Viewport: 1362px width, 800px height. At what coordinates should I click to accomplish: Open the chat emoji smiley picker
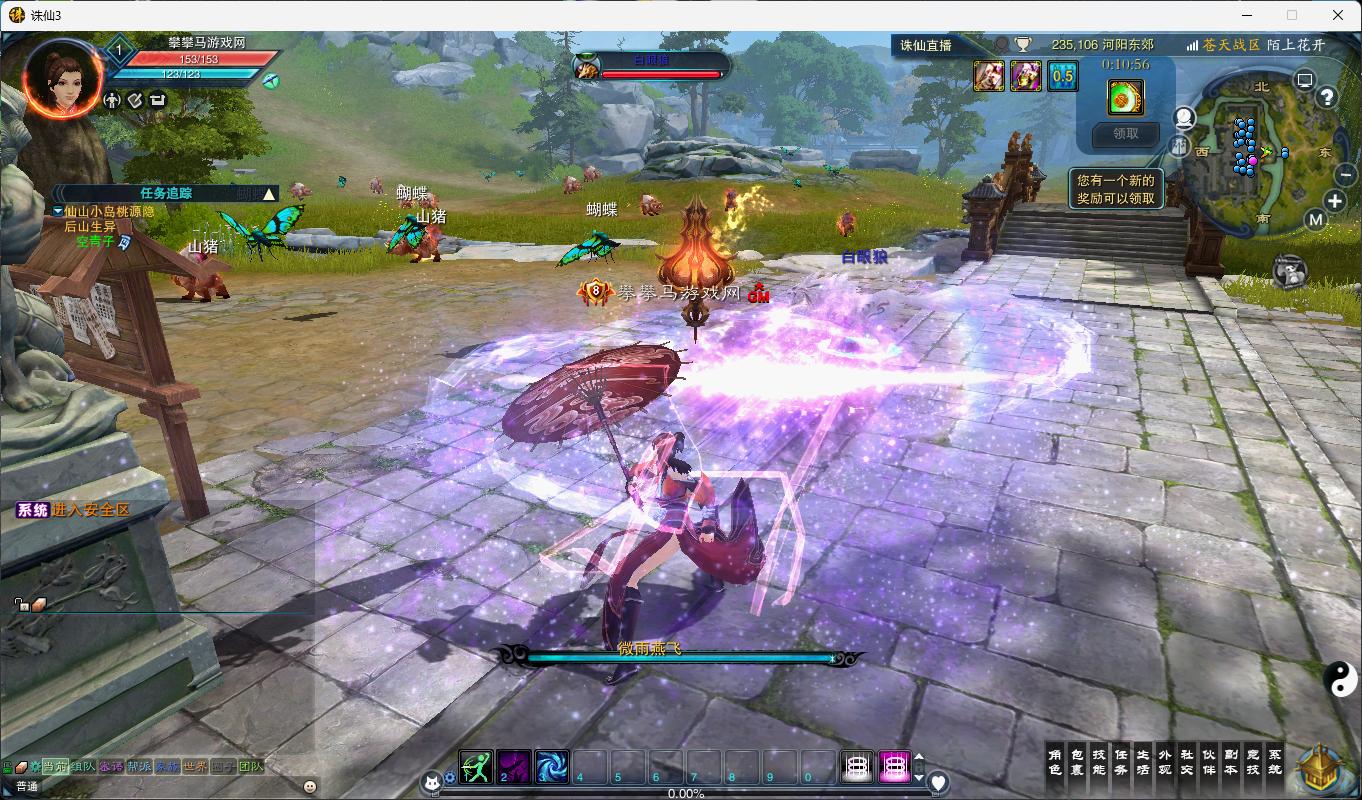pyautogui.click(x=310, y=786)
